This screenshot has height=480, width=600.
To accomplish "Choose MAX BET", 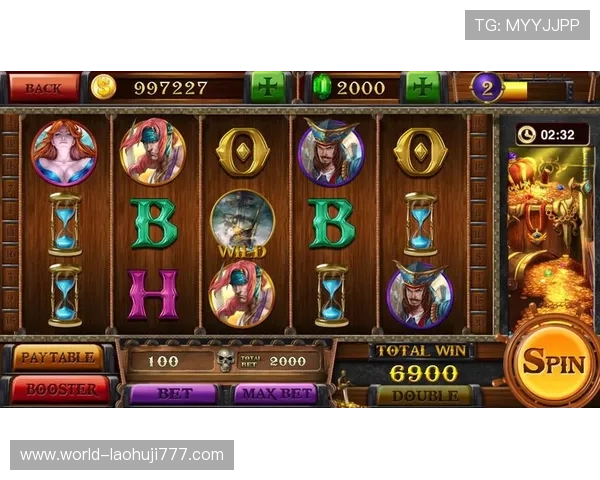I will [275, 394].
